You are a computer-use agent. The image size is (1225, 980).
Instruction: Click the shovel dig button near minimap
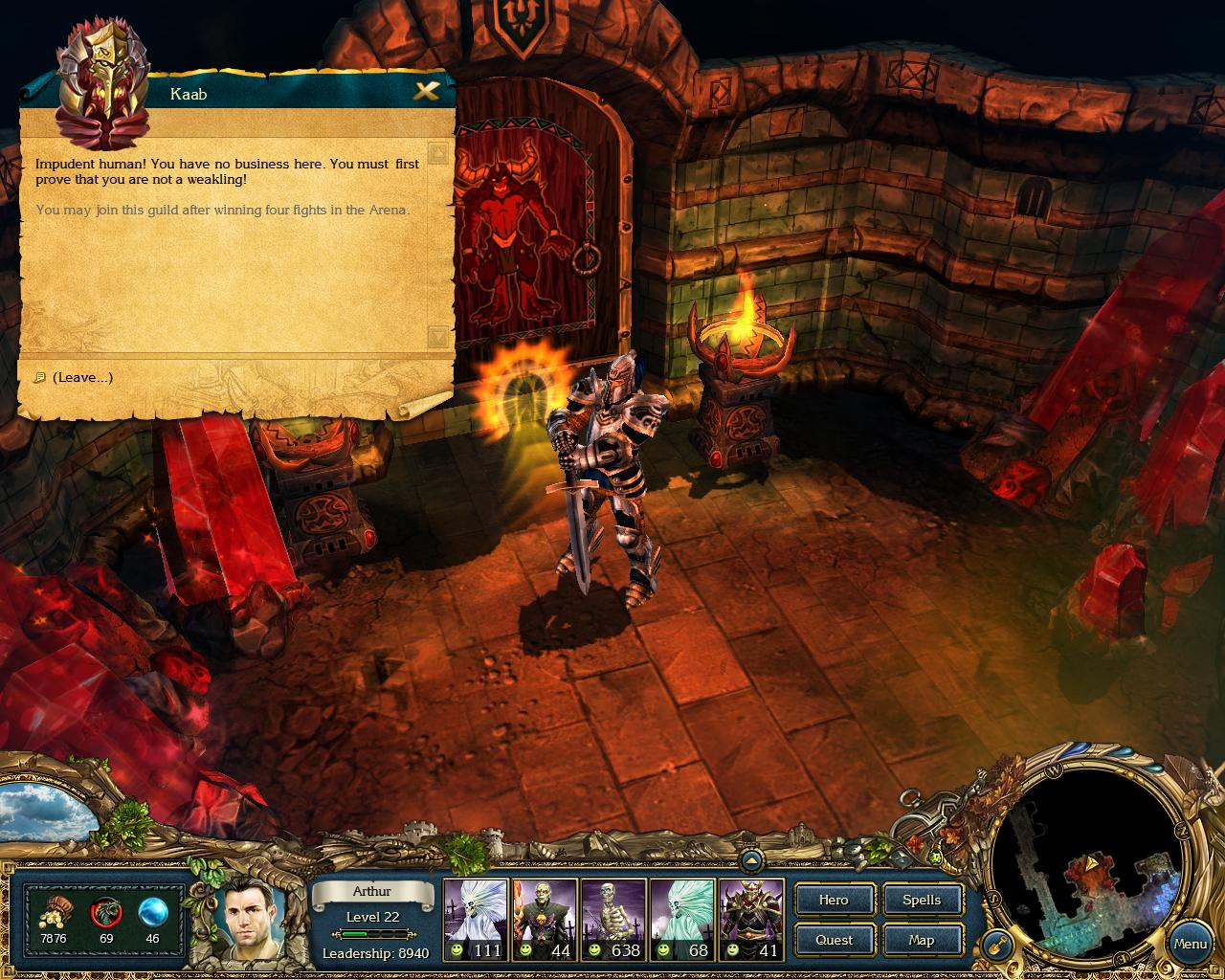(x=996, y=947)
